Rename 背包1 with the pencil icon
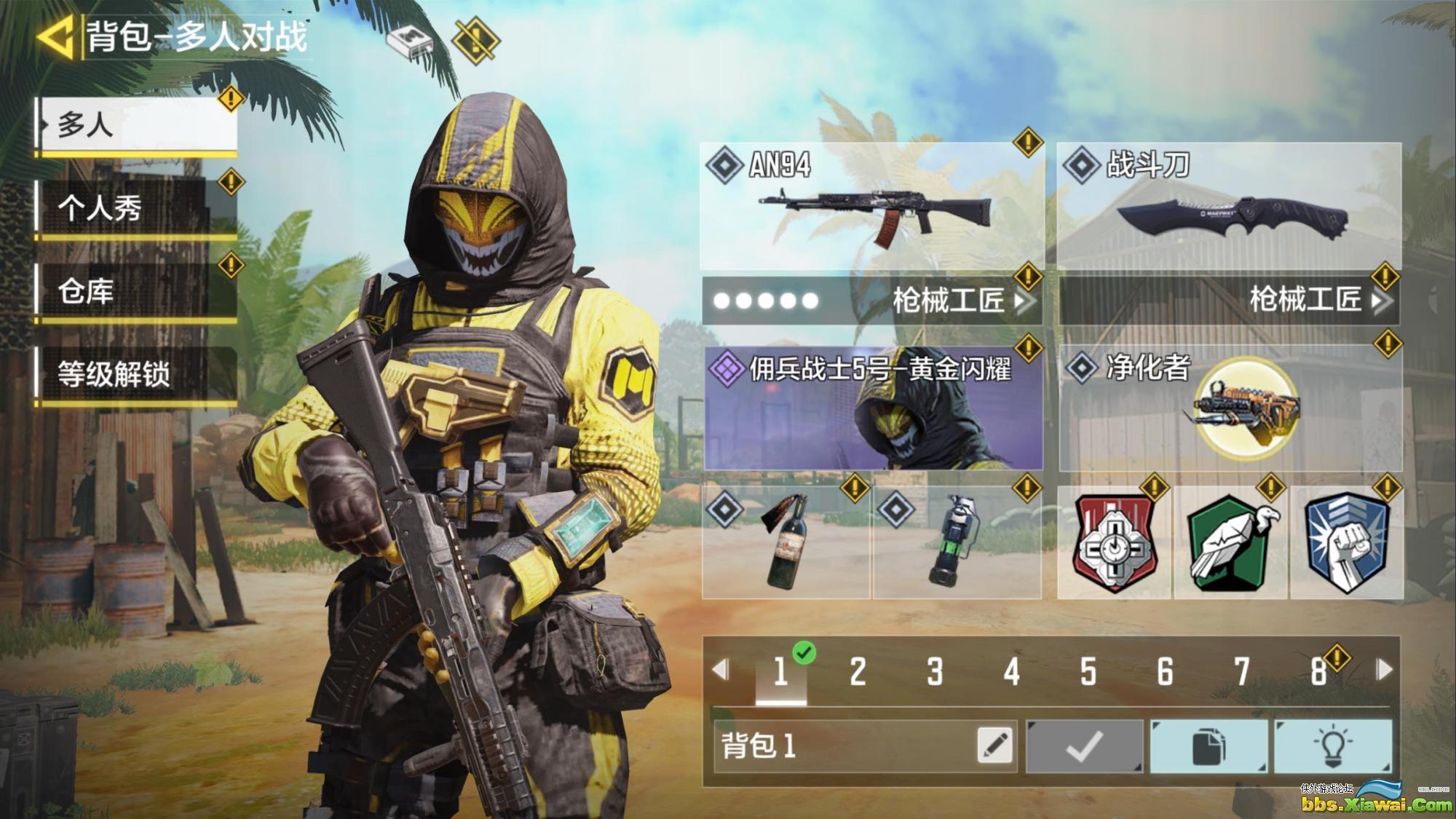 point(995,745)
